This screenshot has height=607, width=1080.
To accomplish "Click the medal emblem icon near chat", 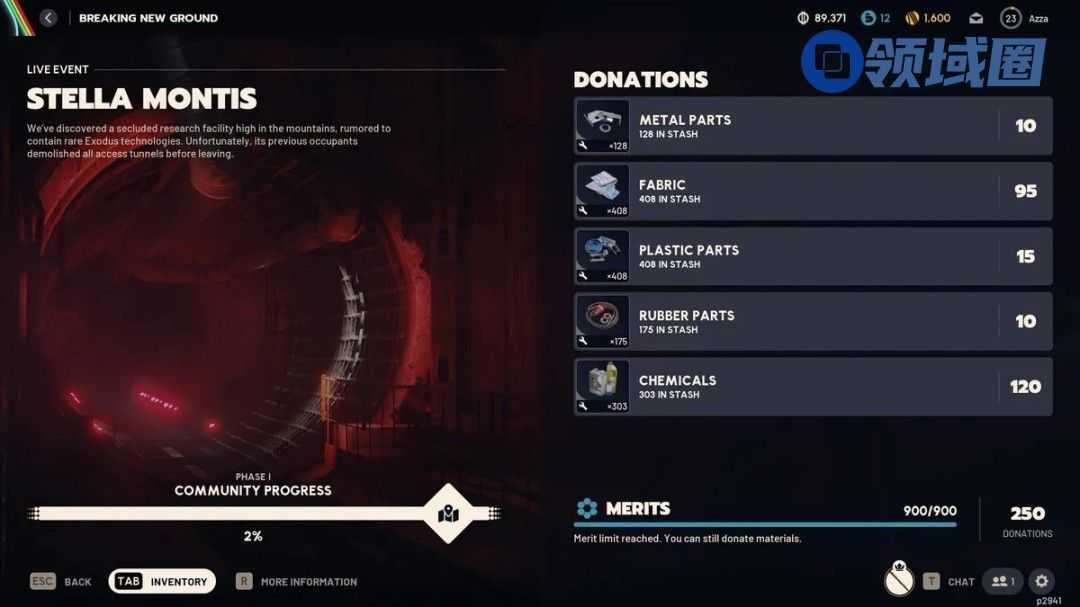I will point(899,579).
